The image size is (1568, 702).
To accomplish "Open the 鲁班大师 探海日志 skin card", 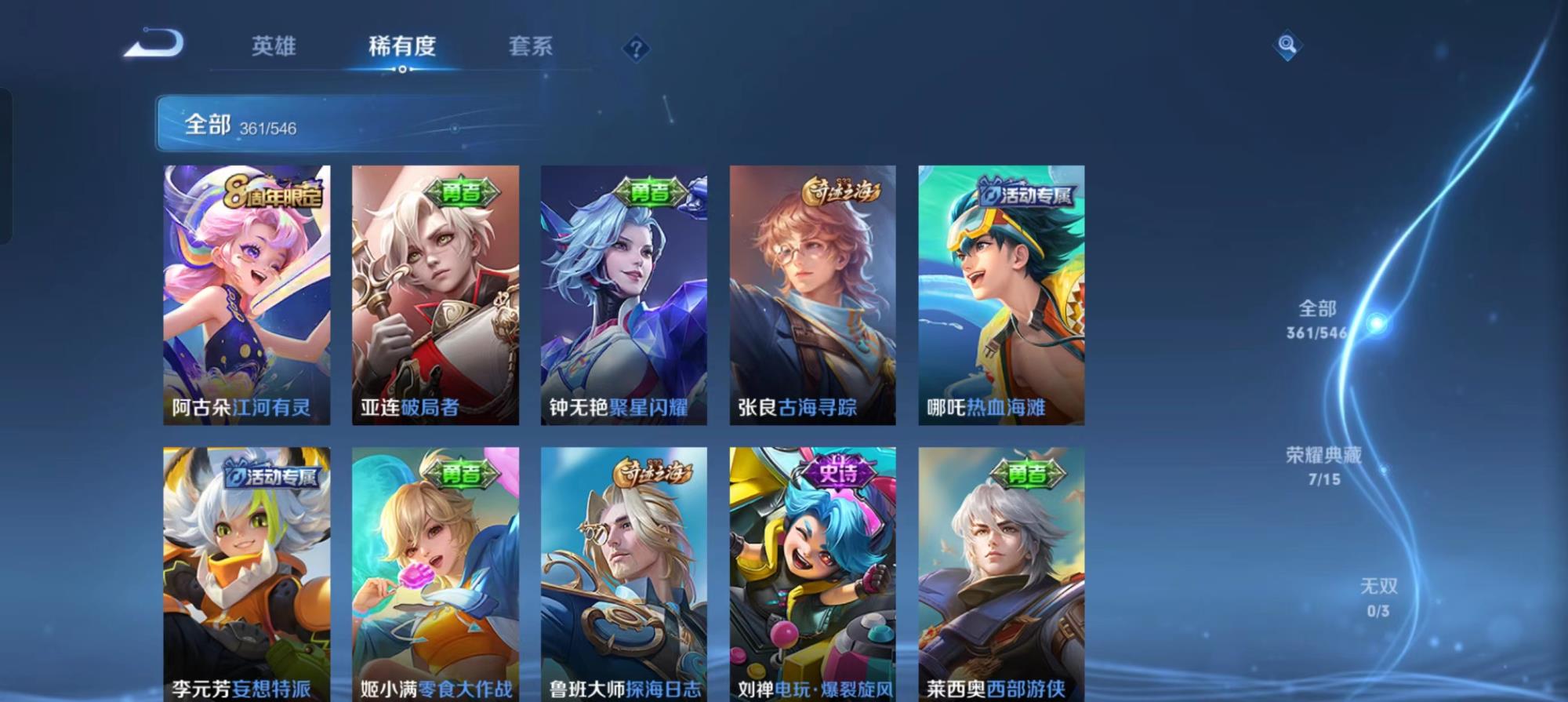I will 624,574.
